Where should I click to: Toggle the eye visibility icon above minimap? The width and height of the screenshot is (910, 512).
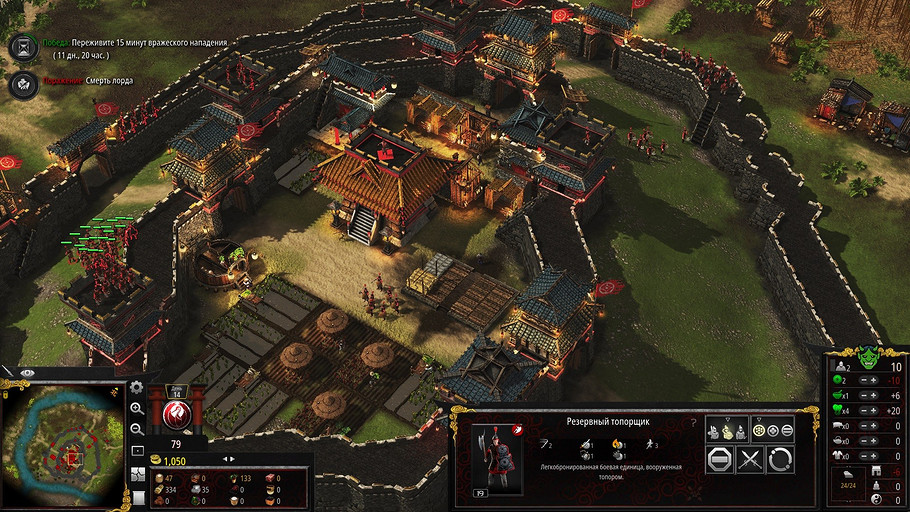(x=27, y=371)
